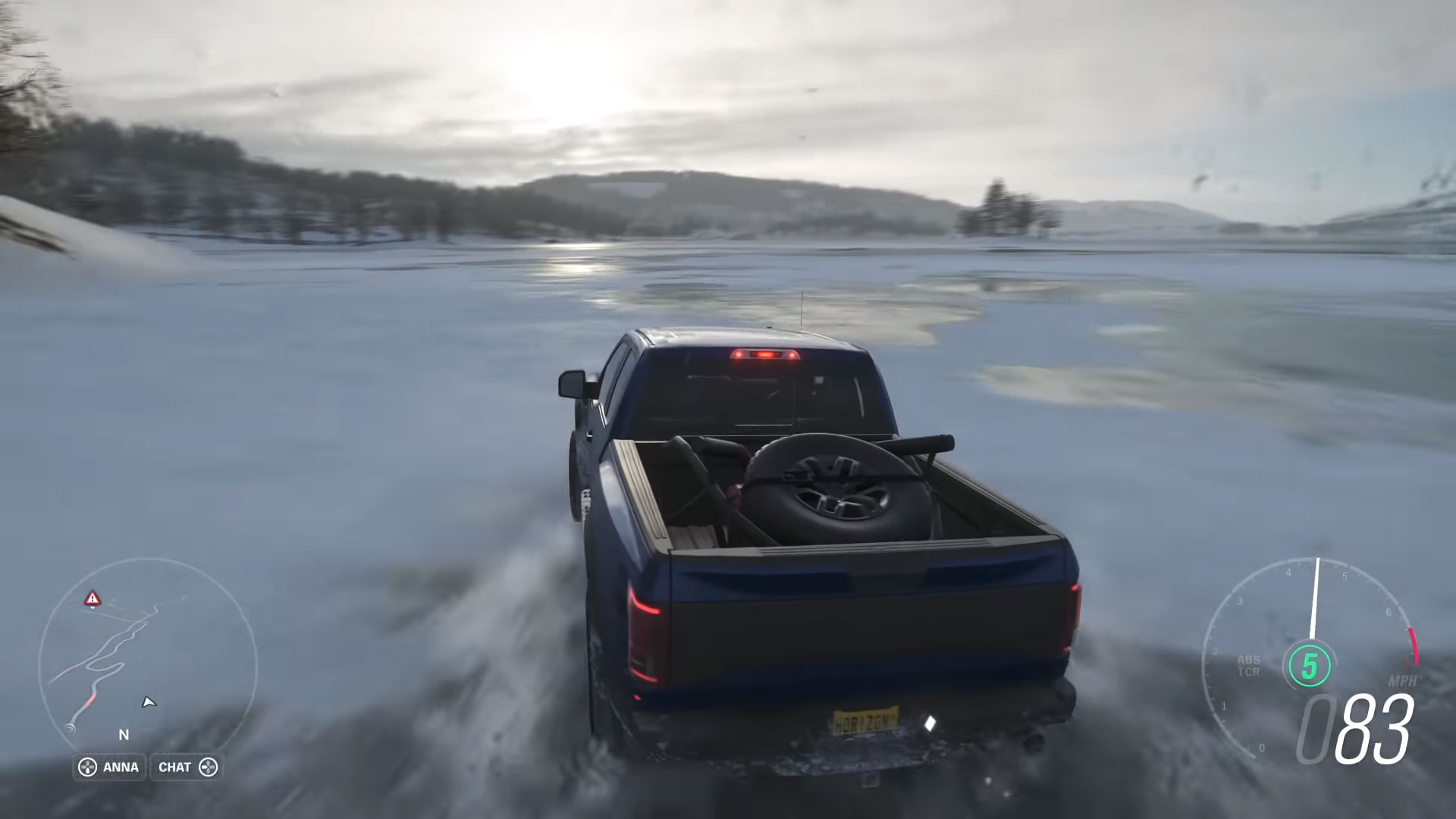This screenshot has width=1456, height=819.
Task: Click the TCR indicator on the tachometer
Action: [x=1248, y=672]
